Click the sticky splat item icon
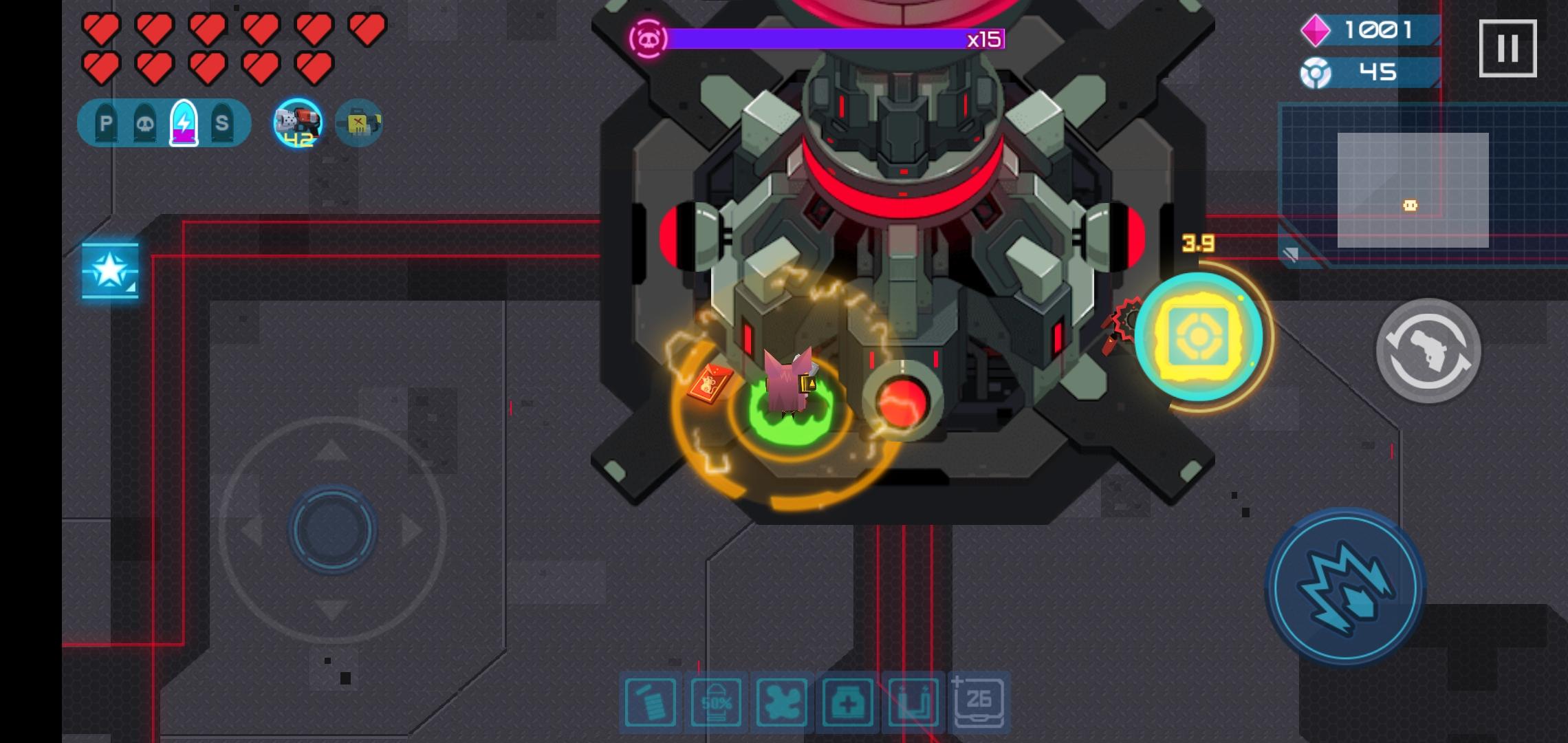This screenshot has width=1568, height=743. [781, 703]
